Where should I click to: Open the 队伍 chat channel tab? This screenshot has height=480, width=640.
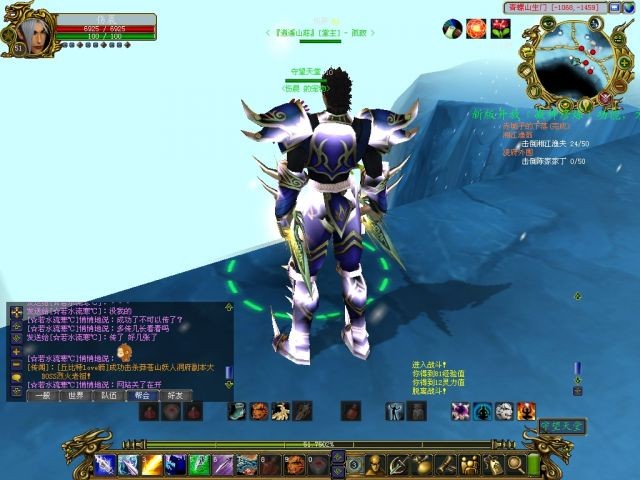109,396
